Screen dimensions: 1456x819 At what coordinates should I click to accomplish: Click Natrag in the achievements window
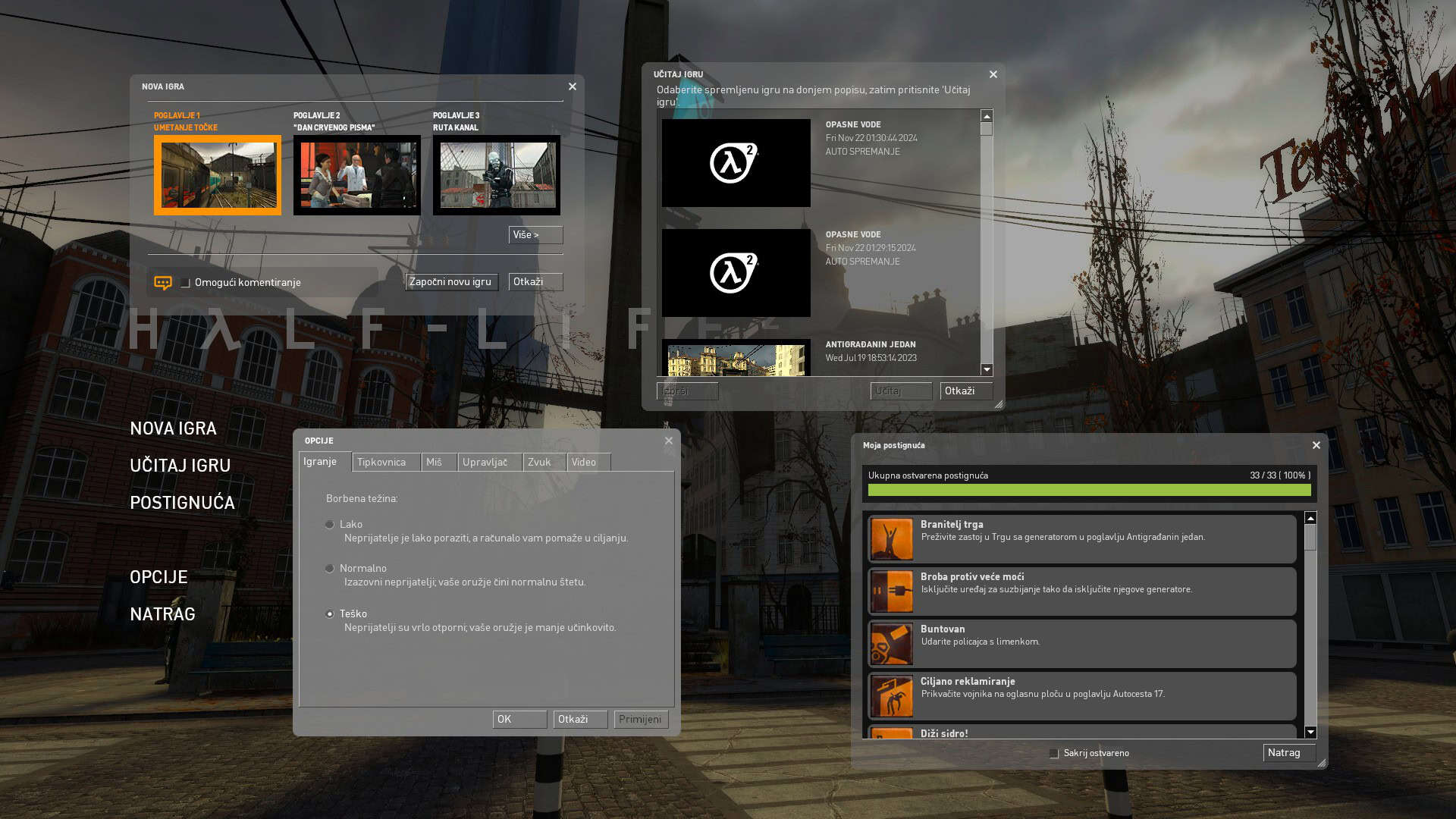tap(1288, 753)
